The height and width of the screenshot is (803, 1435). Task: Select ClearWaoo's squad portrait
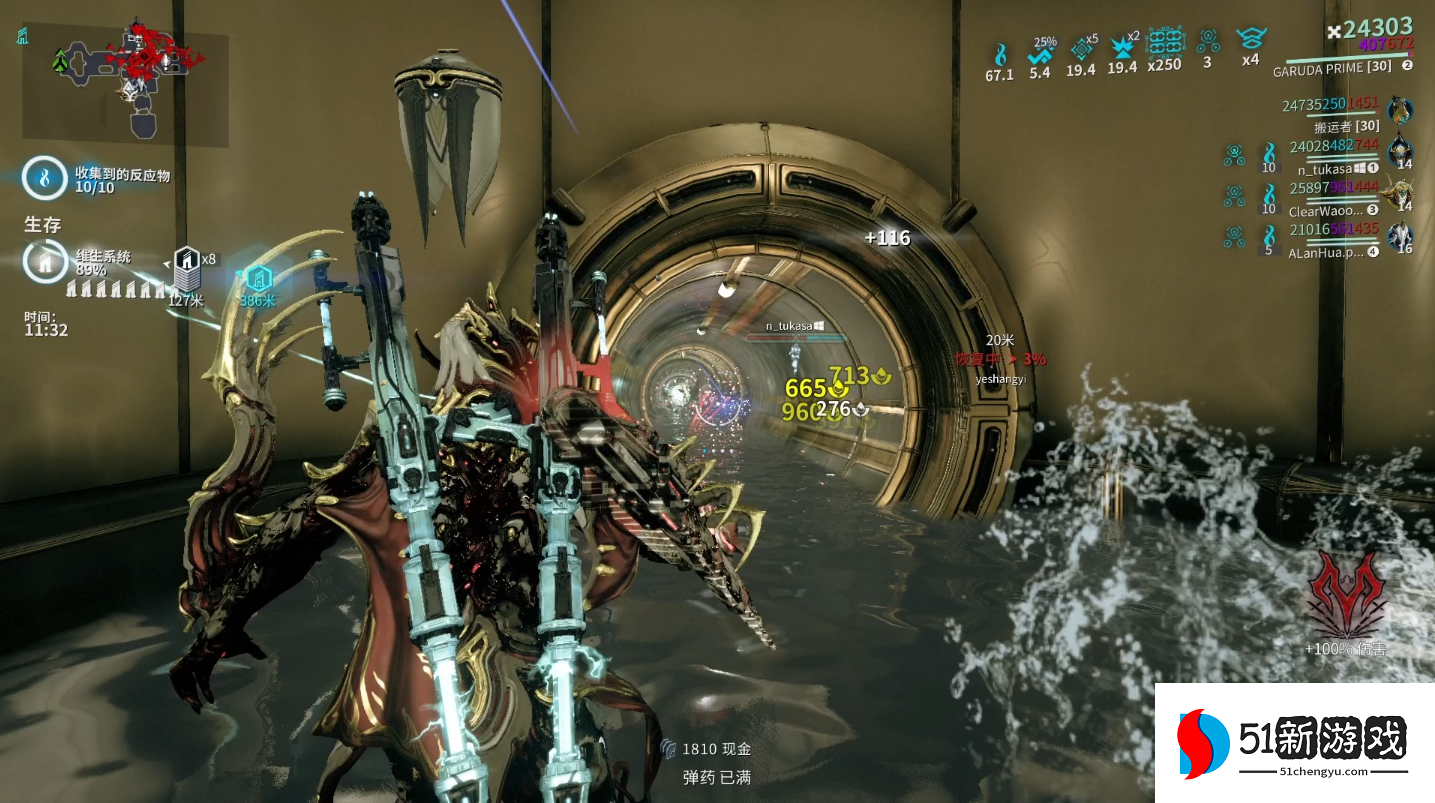coord(1403,194)
